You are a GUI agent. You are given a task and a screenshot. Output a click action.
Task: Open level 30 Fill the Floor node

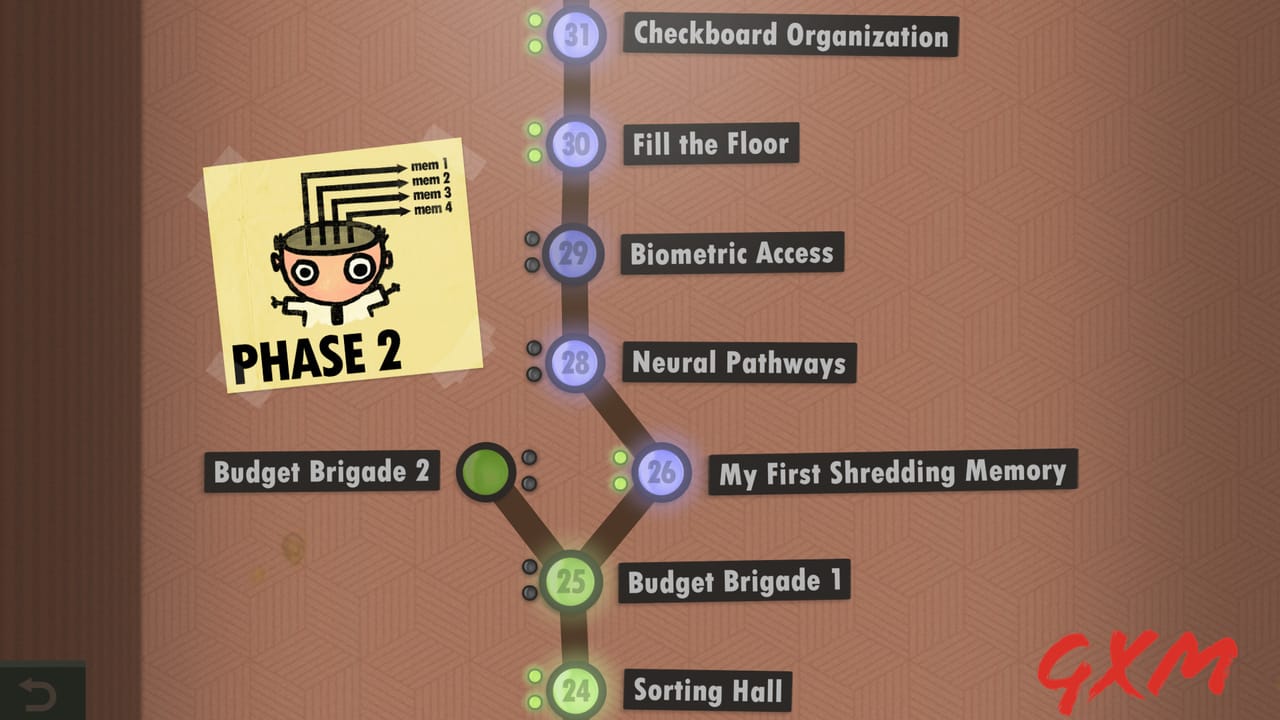575,144
